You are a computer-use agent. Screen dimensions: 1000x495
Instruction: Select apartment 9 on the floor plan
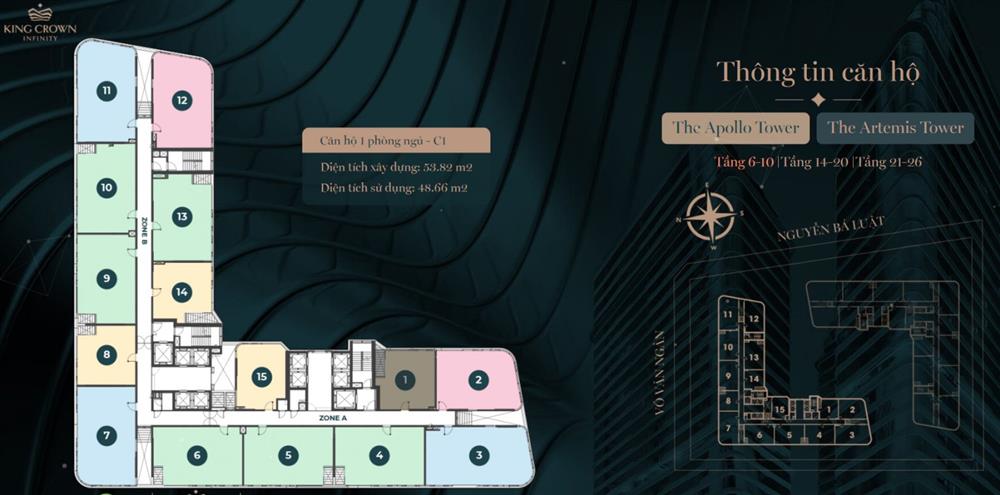[106, 279]
